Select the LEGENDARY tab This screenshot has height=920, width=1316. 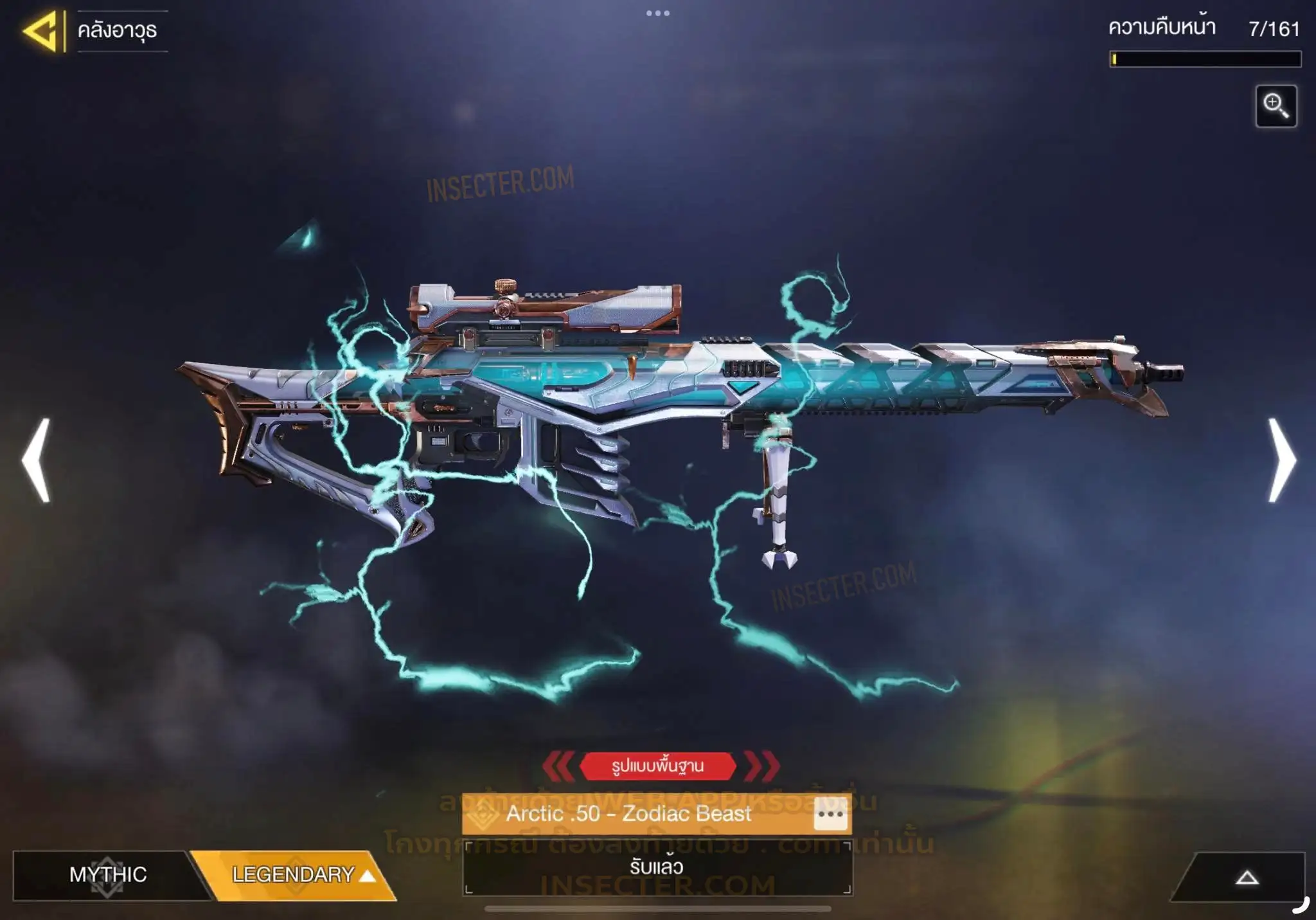coord(294,874)
